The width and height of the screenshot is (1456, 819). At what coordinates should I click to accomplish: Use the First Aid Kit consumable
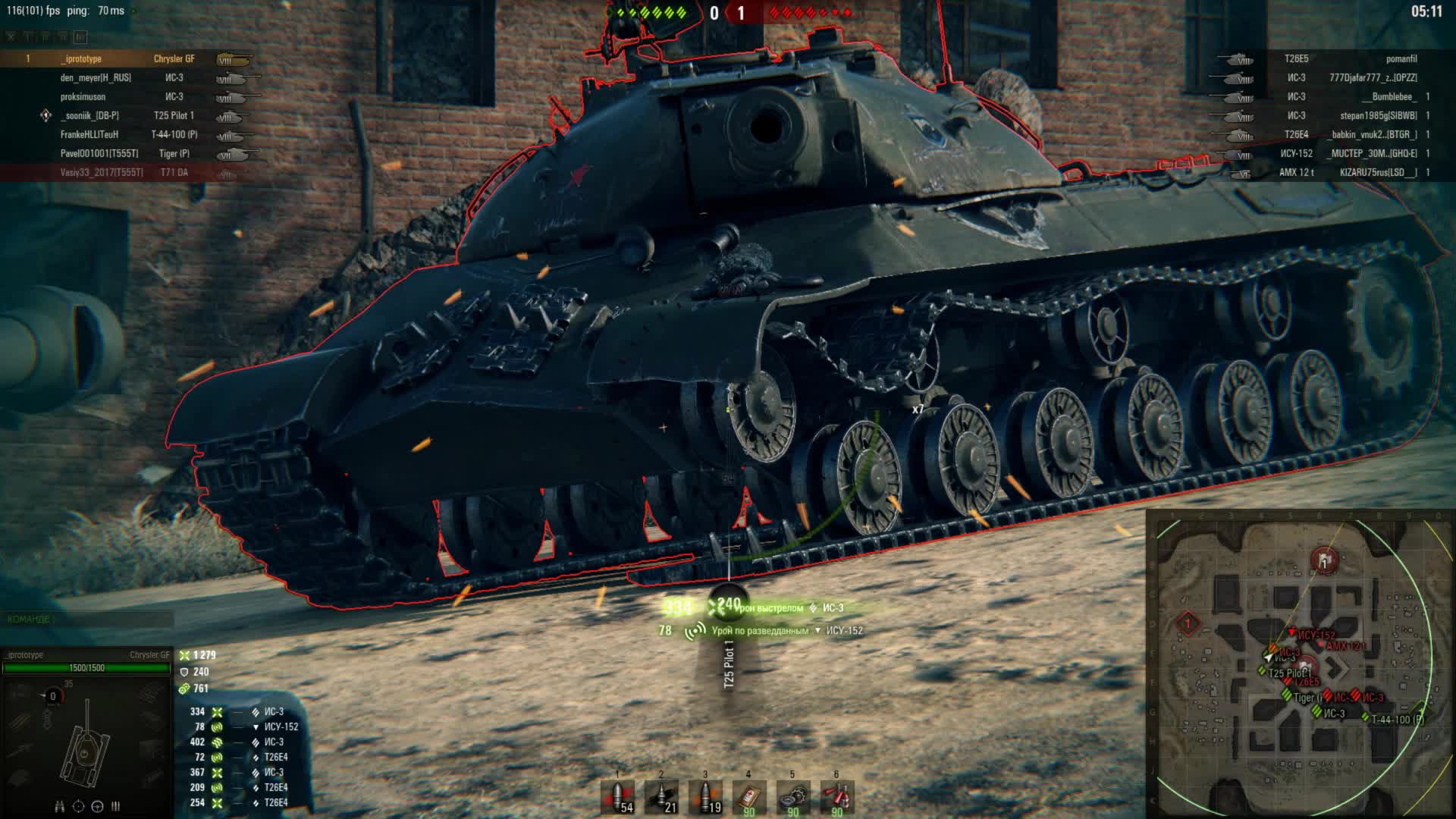748,796
